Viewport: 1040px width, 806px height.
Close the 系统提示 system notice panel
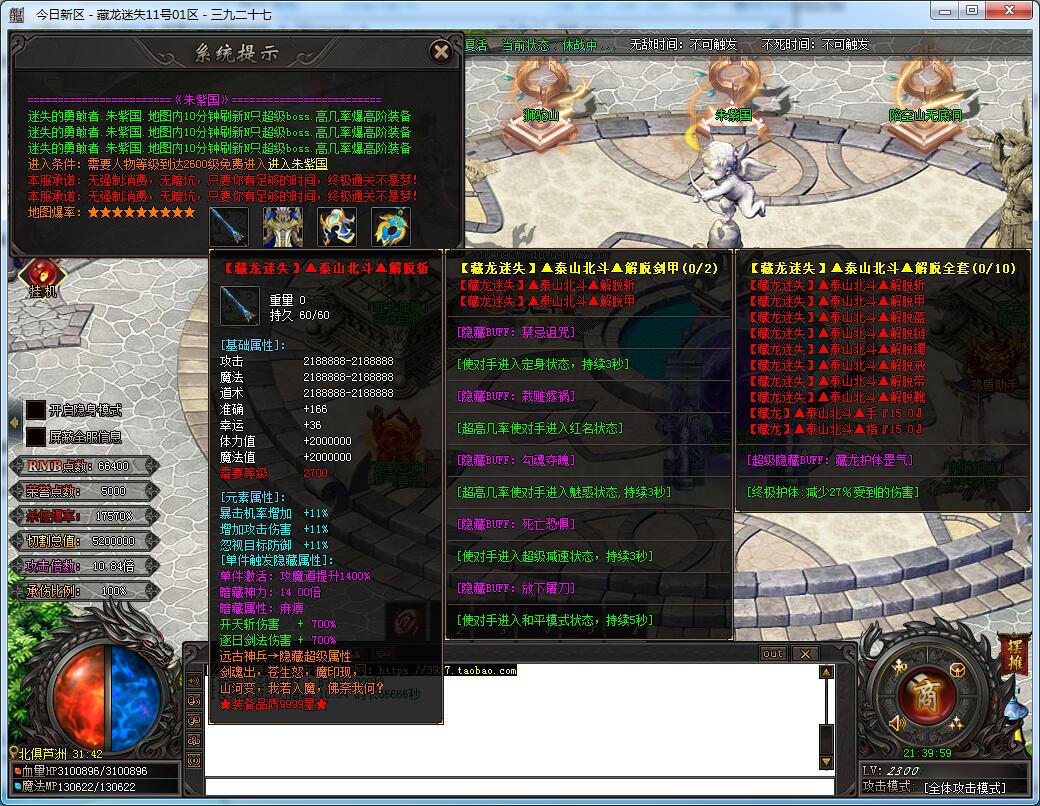[440, 52]
